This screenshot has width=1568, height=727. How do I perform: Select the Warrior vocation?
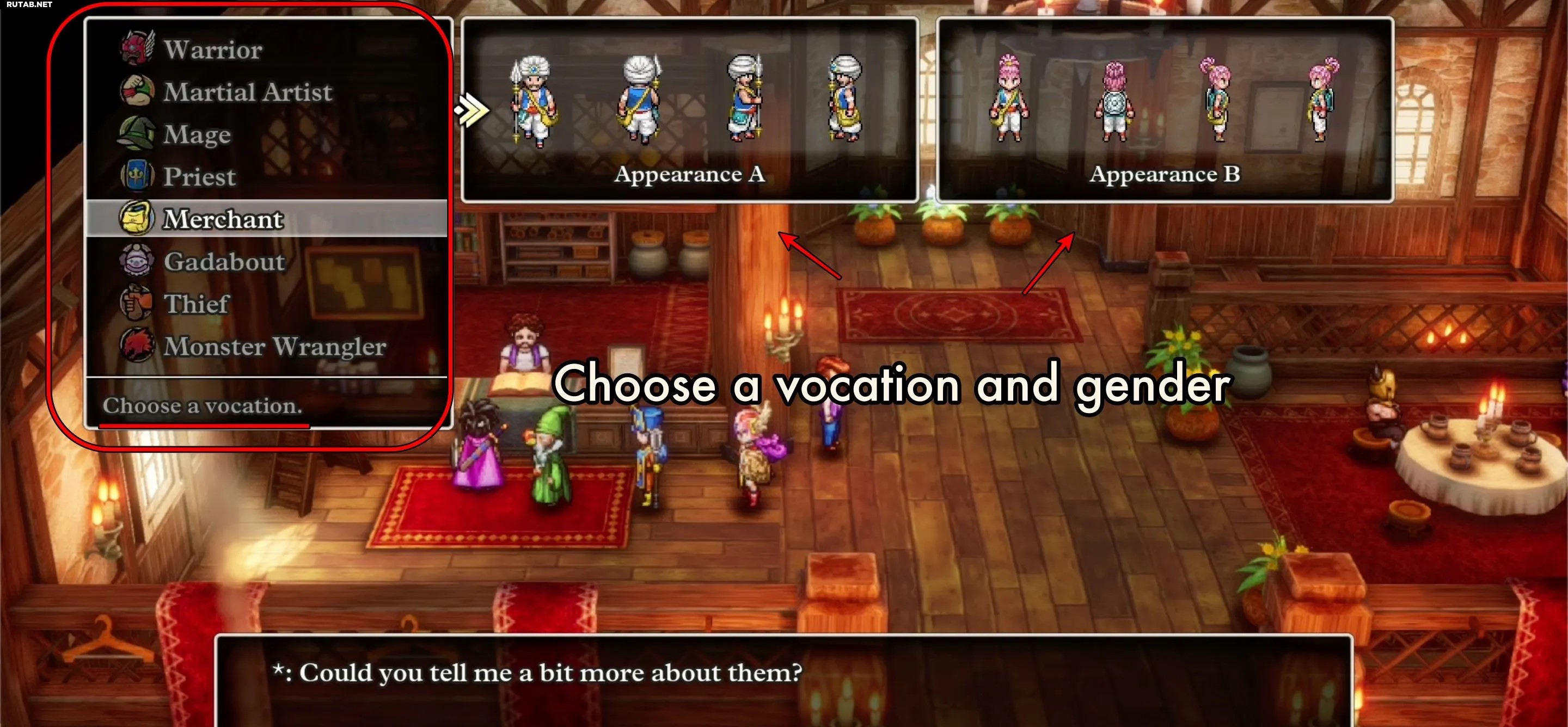click(x=212, y=50)
